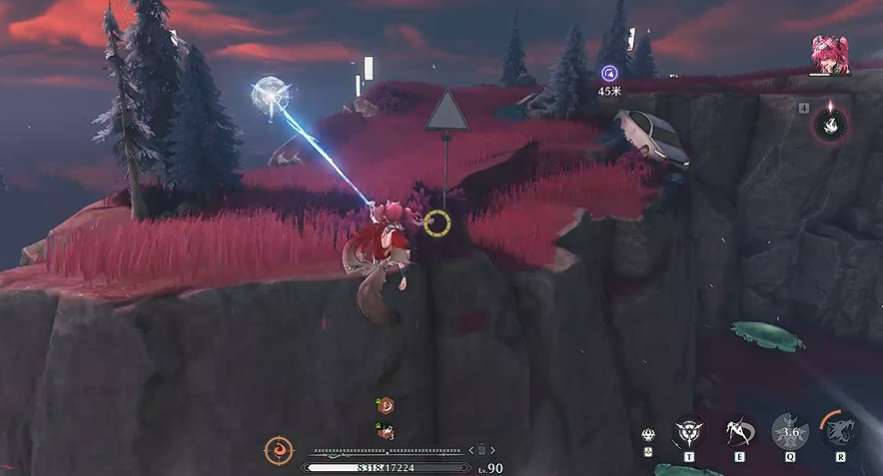Screen dimensions: 883x476
Task: Use the emblem skill bound to T
Action: pos(689,431)
